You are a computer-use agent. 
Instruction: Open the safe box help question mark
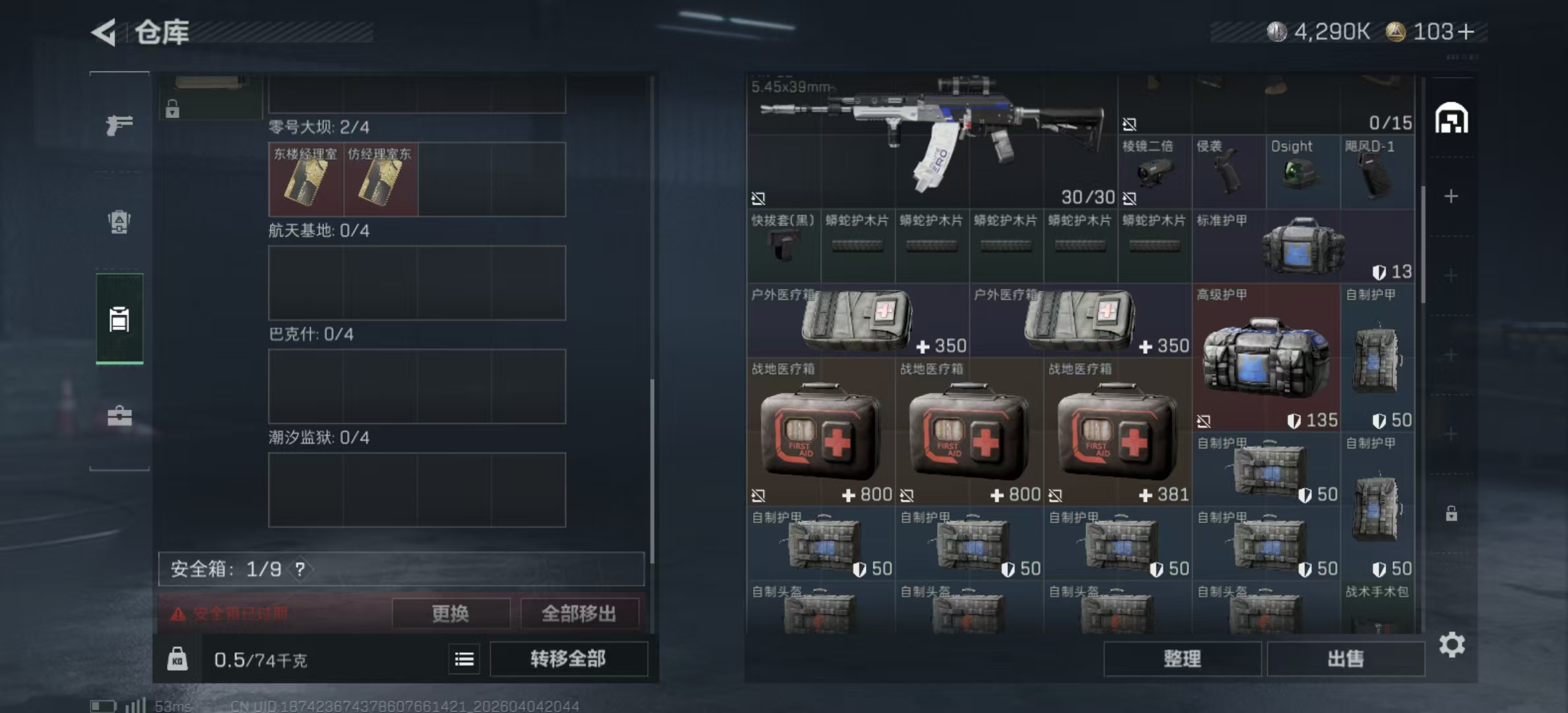pos(300,569)
